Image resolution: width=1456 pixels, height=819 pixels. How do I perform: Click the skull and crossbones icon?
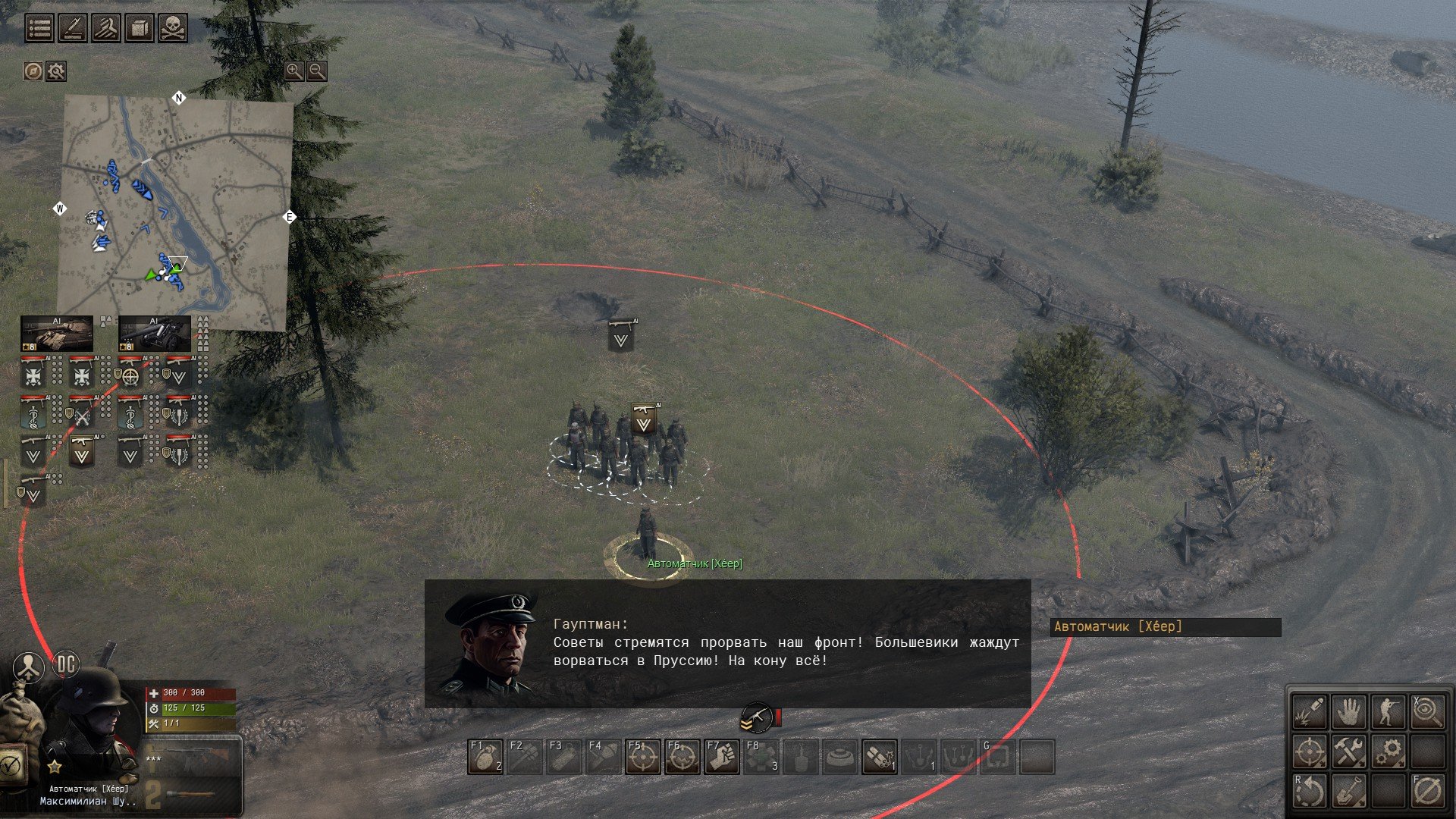coord(173,28)
